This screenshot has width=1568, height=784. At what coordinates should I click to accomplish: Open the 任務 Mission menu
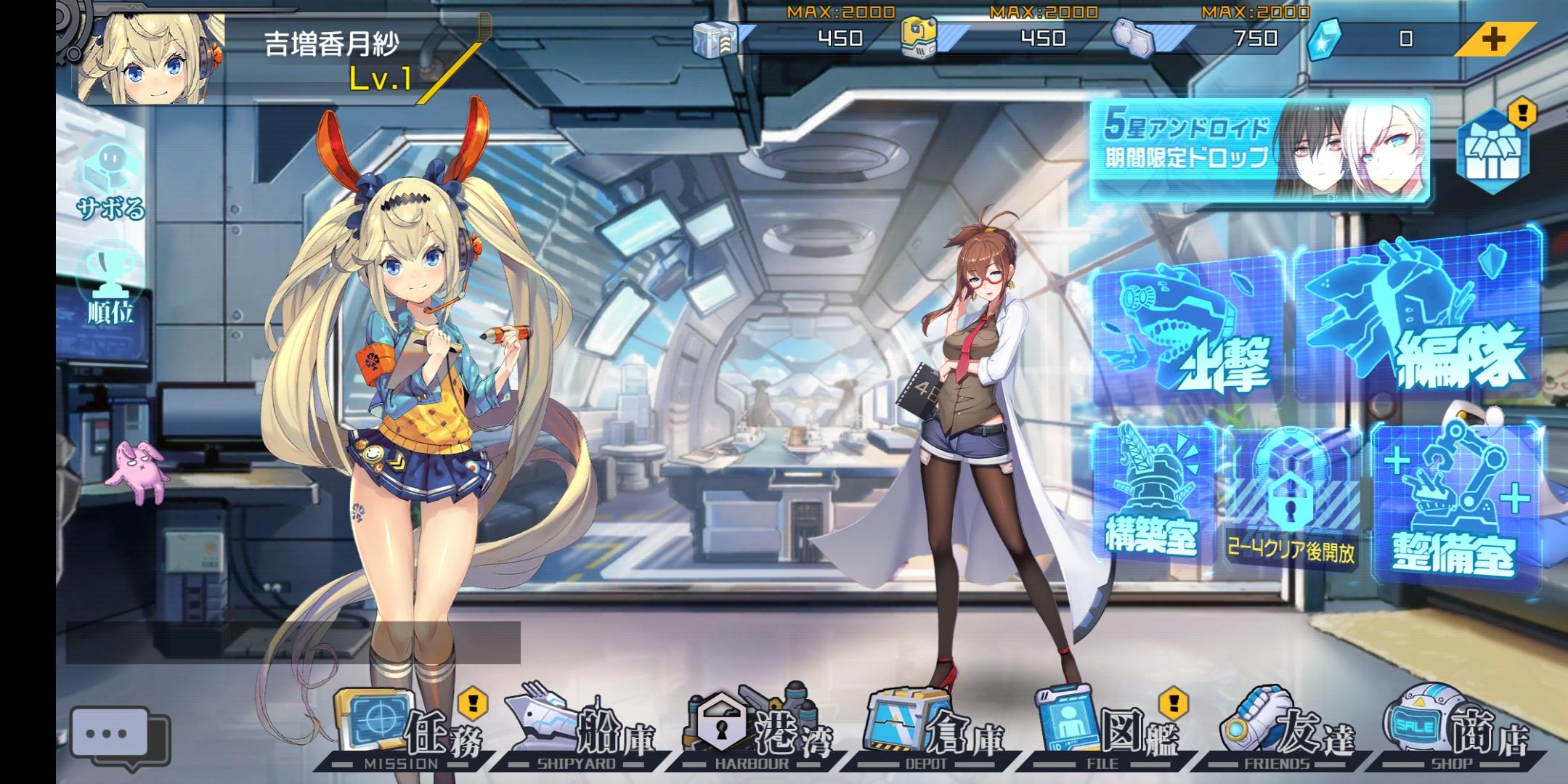point(410,730)
